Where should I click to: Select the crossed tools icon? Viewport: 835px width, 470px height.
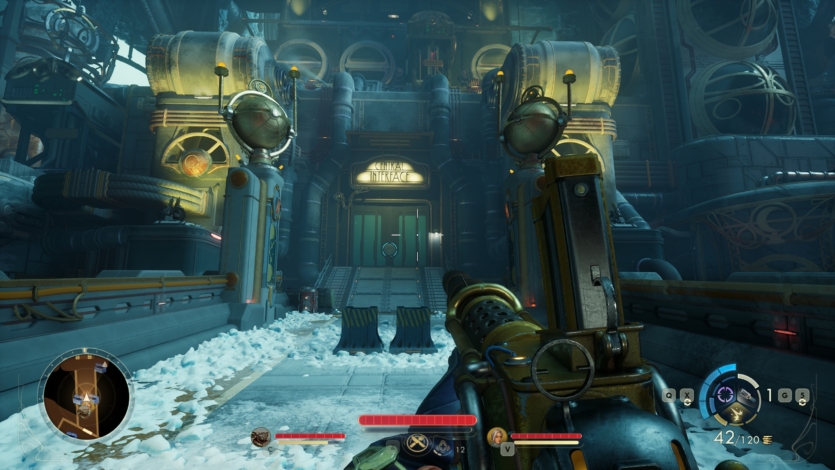coord(417,442)
